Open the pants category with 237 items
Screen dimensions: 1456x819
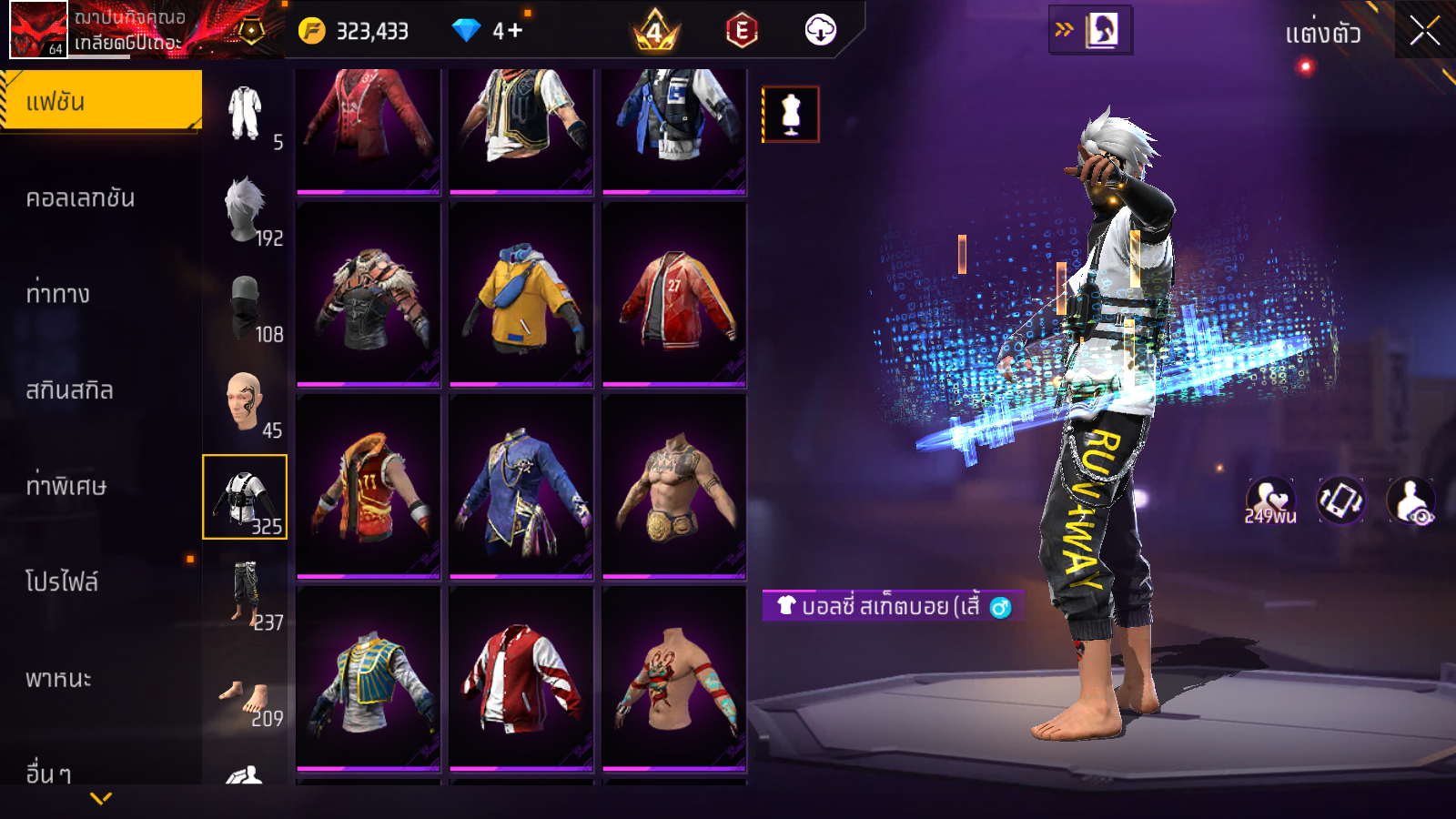(x=245, y=593)
